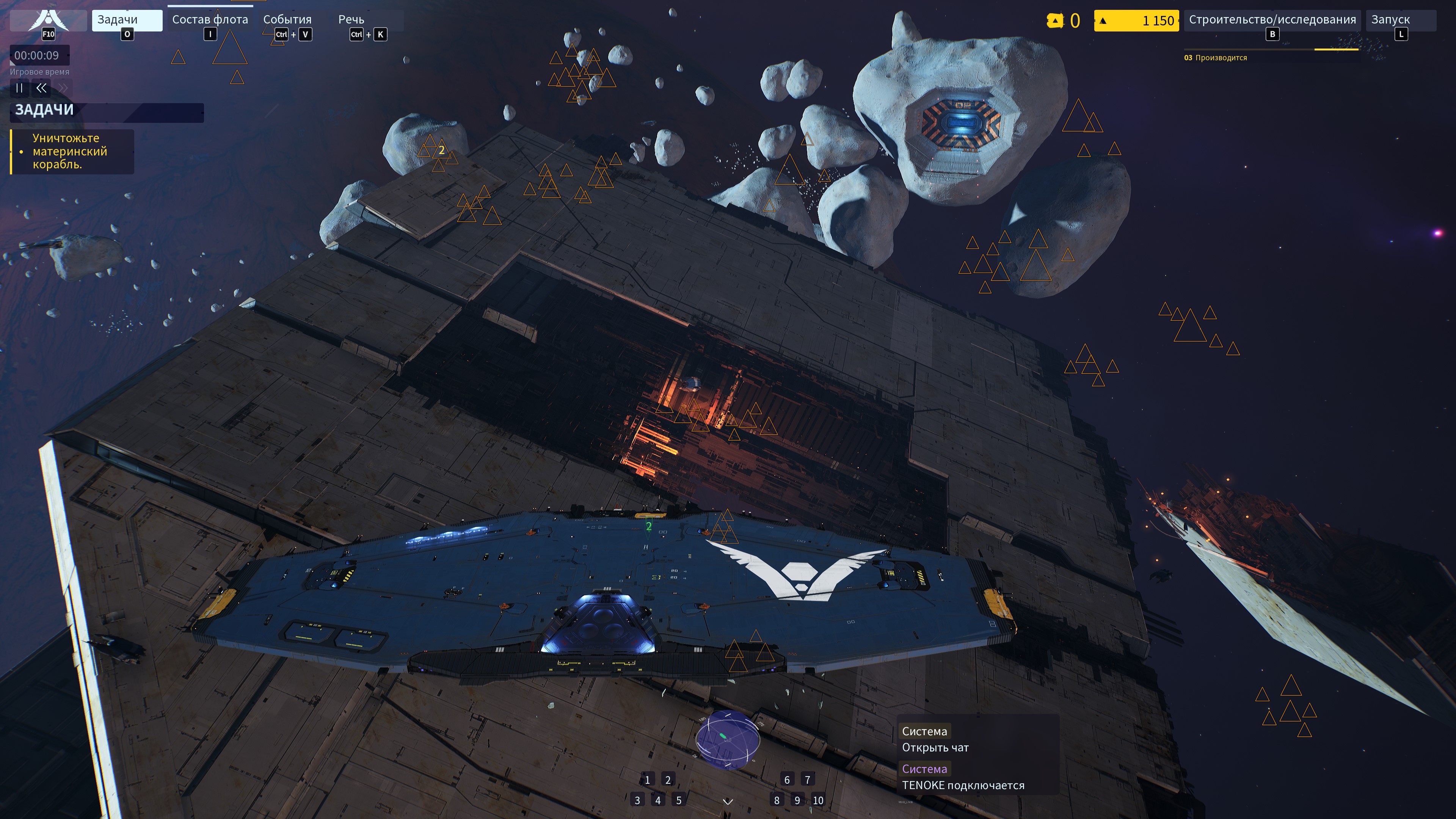
Task: Open the Речь tab
Action: (x=351, y=20)
